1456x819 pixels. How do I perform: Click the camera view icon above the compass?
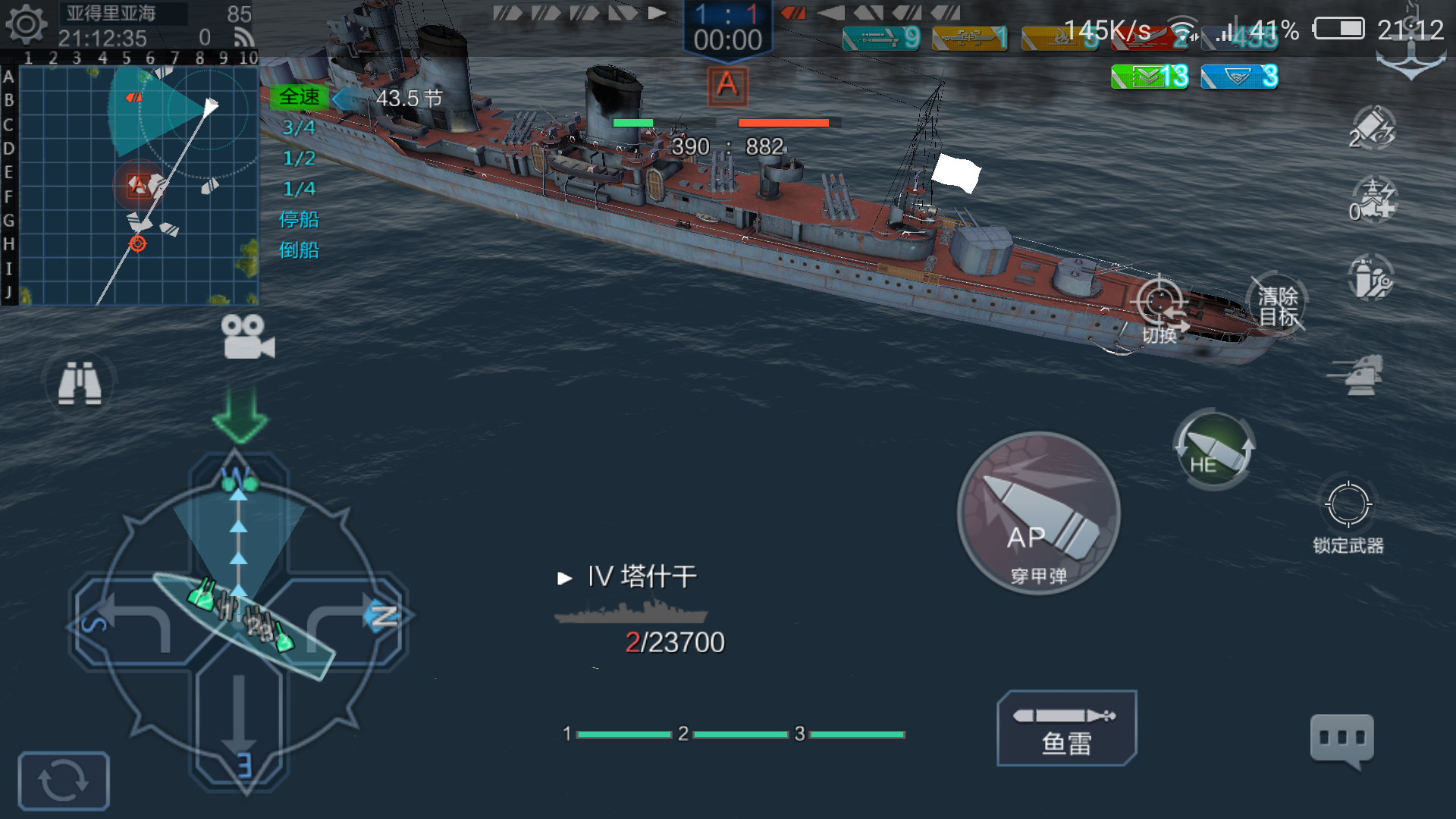point(244,336)
